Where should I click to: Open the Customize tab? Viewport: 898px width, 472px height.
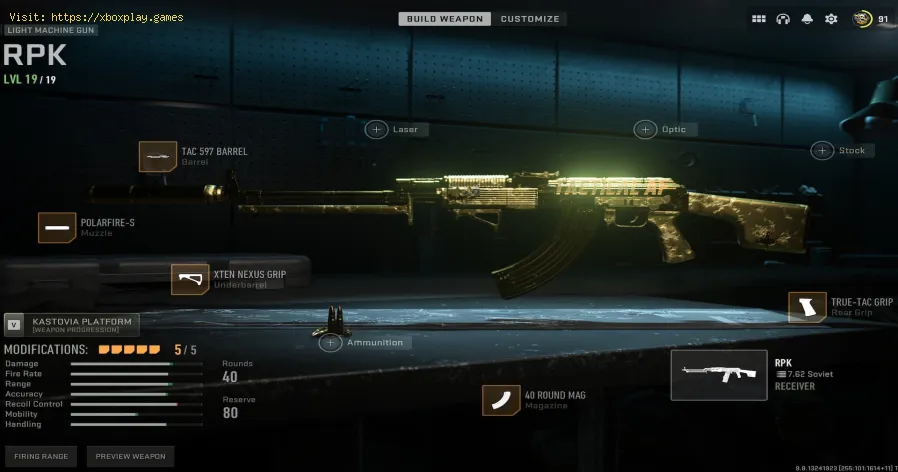530,19
